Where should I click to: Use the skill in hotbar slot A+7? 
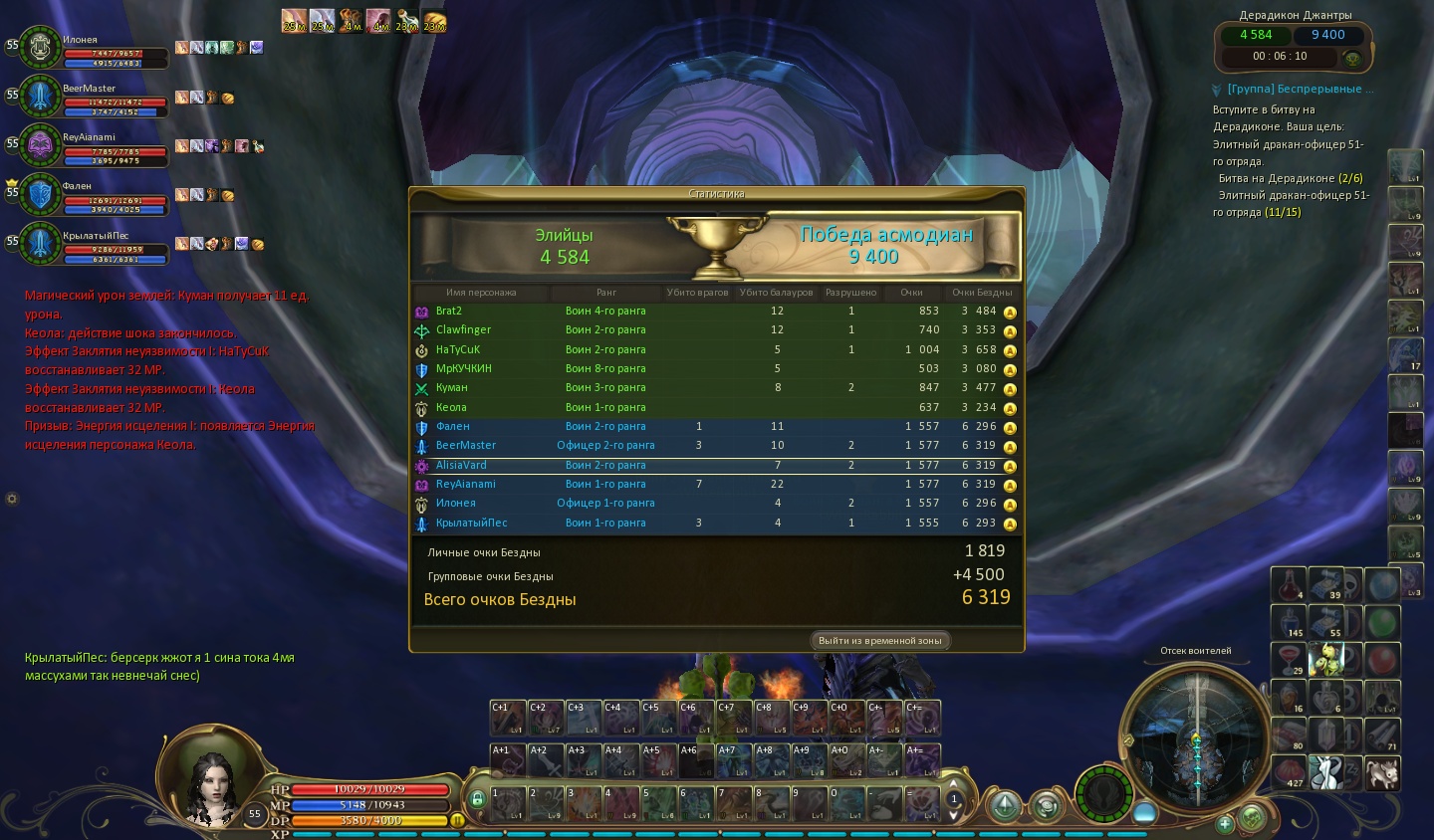(x=734, y=760)
